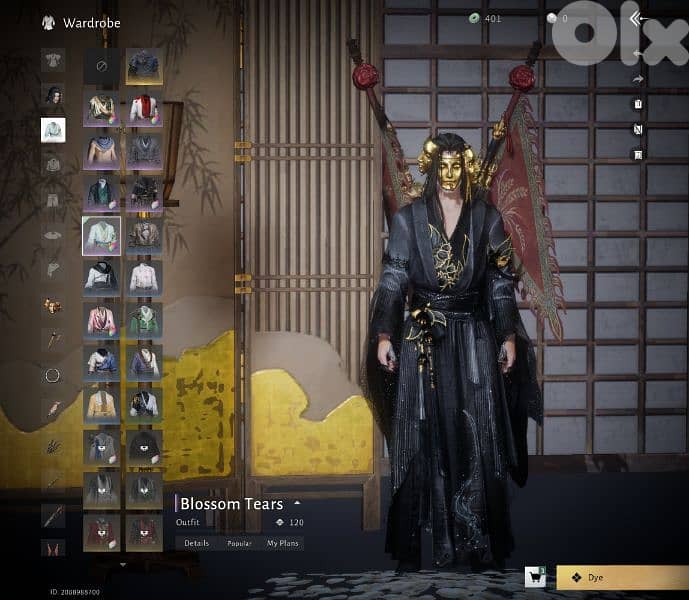Select the dark blue armor outfit

tap(145, 67)
